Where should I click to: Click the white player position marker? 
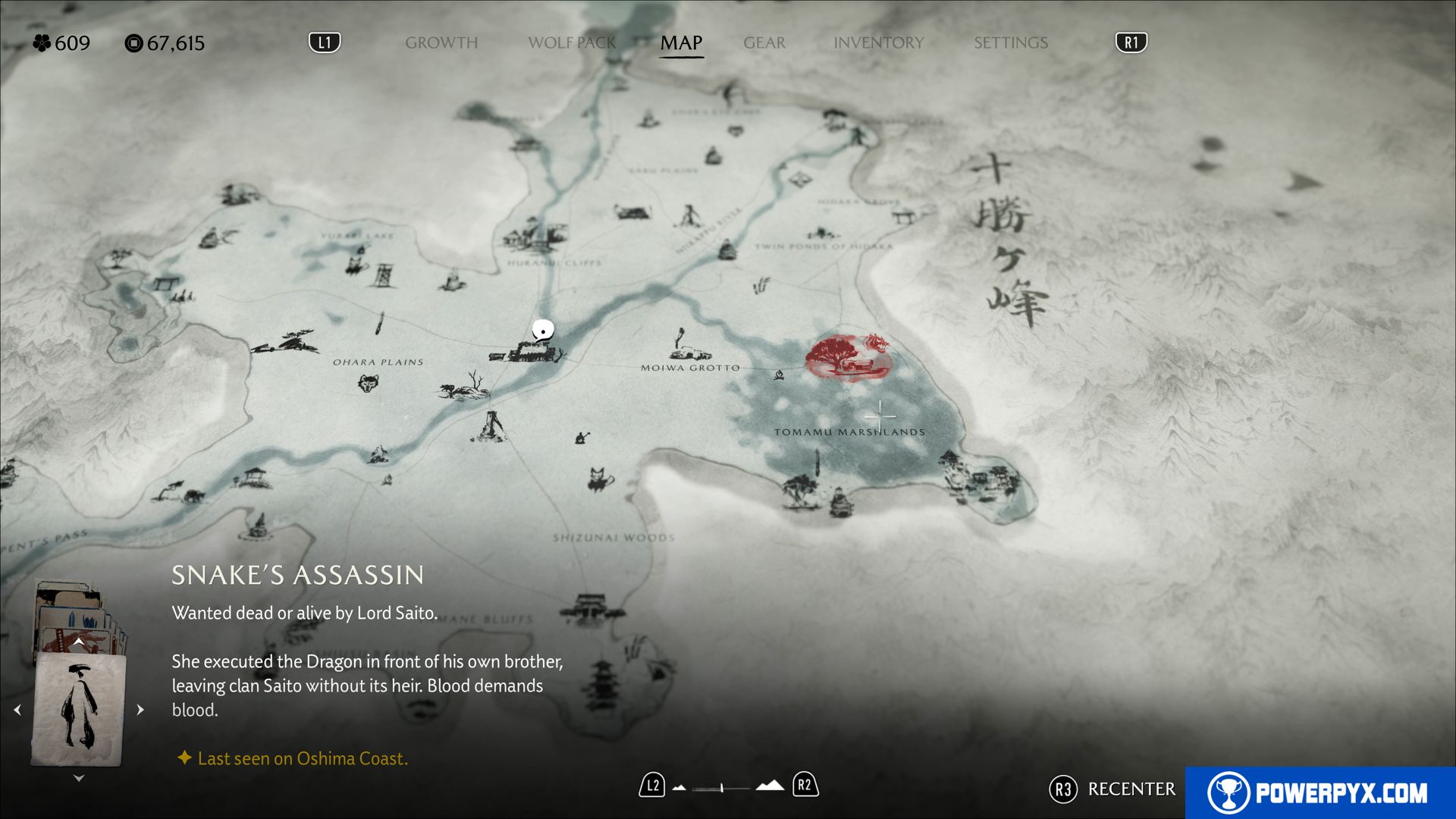pyautogui.click(x=542, y=330)
